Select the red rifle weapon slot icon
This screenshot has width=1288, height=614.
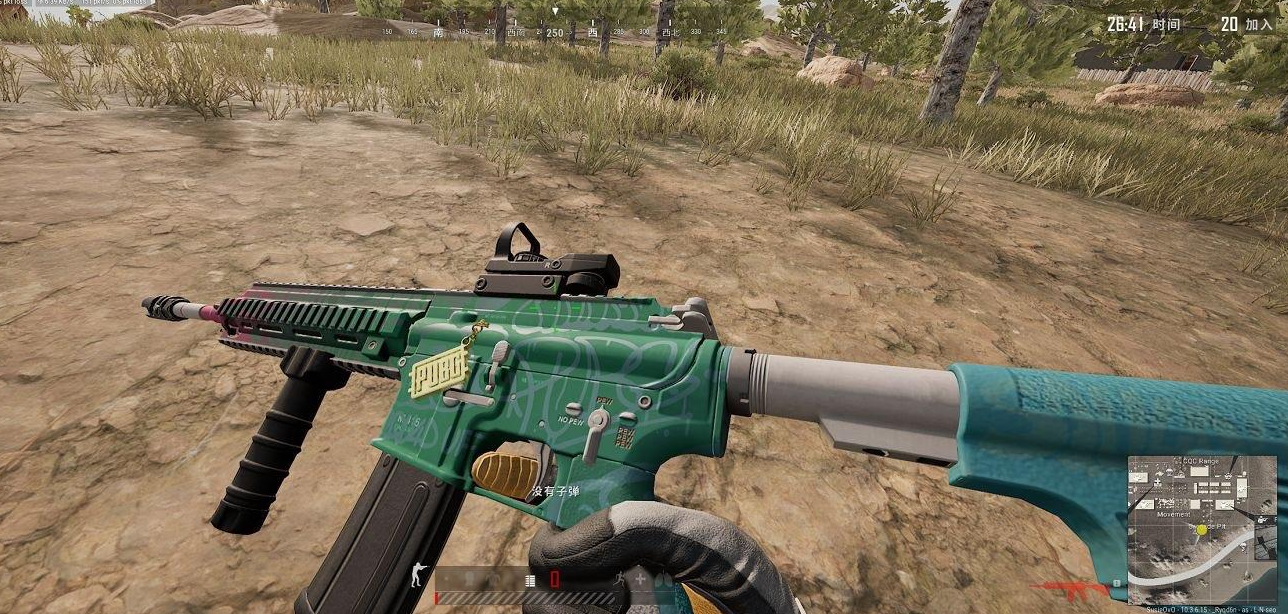1070,586
